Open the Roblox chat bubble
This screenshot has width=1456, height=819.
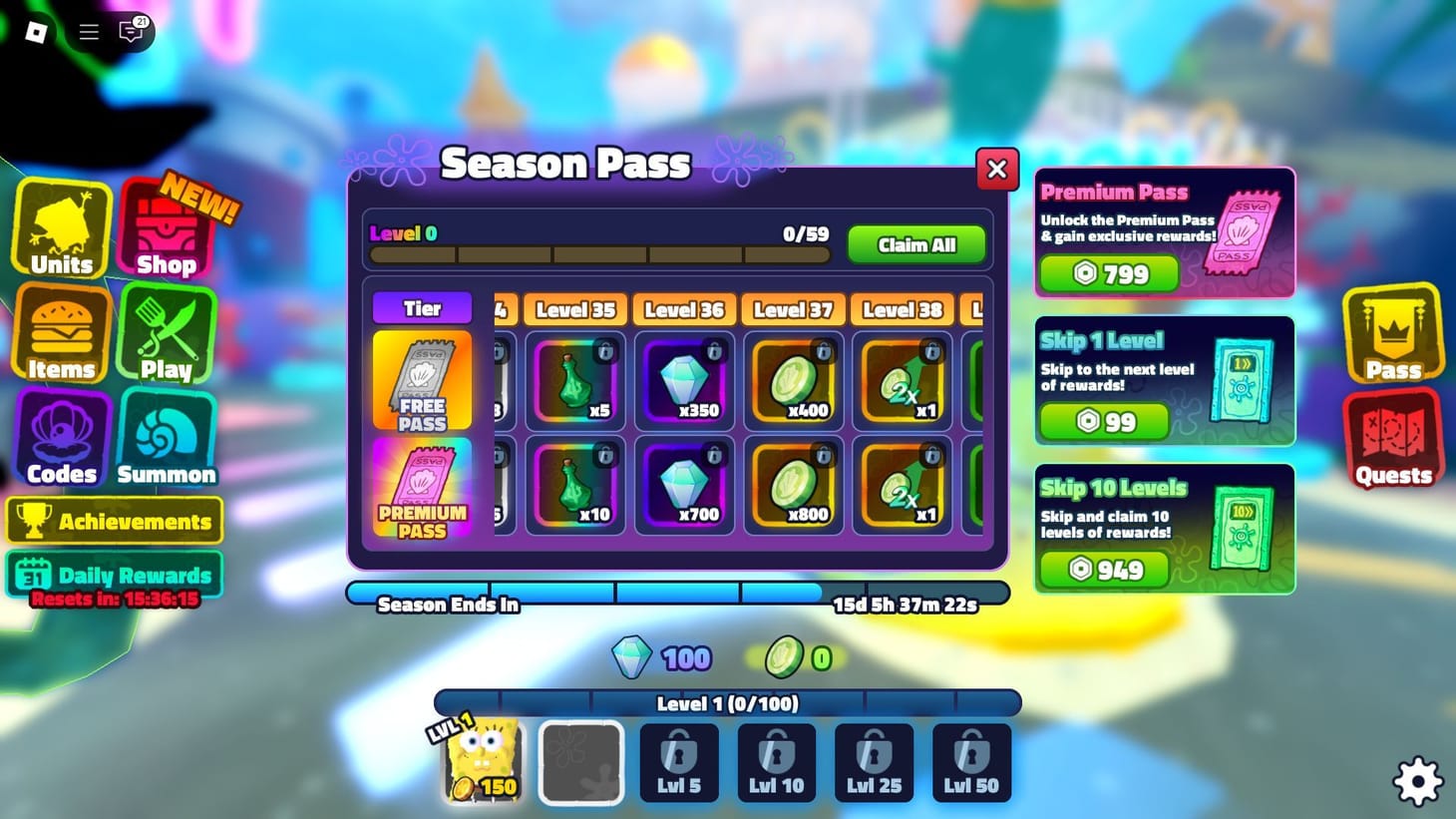(130, 31)
